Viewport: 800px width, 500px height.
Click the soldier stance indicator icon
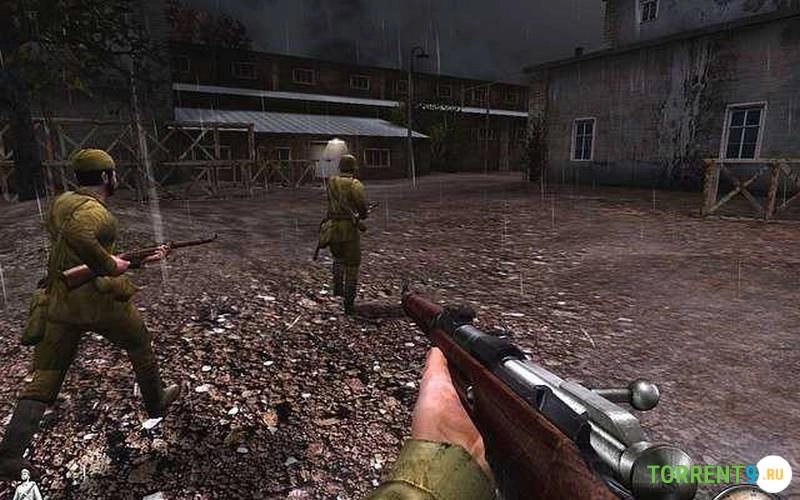coord(27,486)
